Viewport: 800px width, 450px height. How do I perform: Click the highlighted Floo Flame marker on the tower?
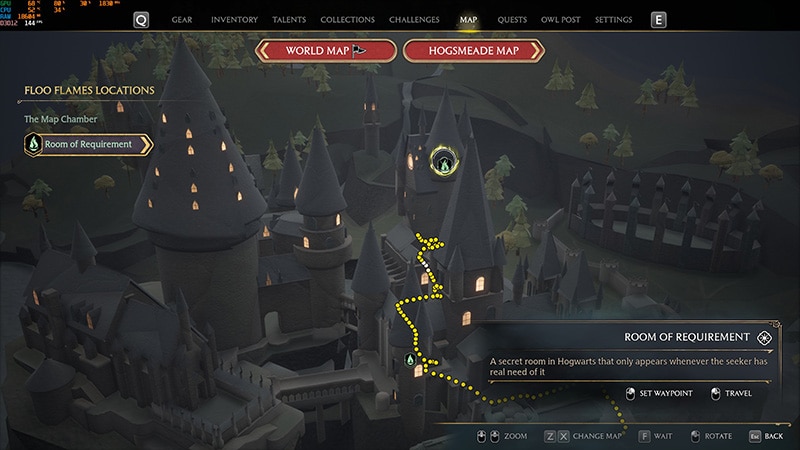443,159
